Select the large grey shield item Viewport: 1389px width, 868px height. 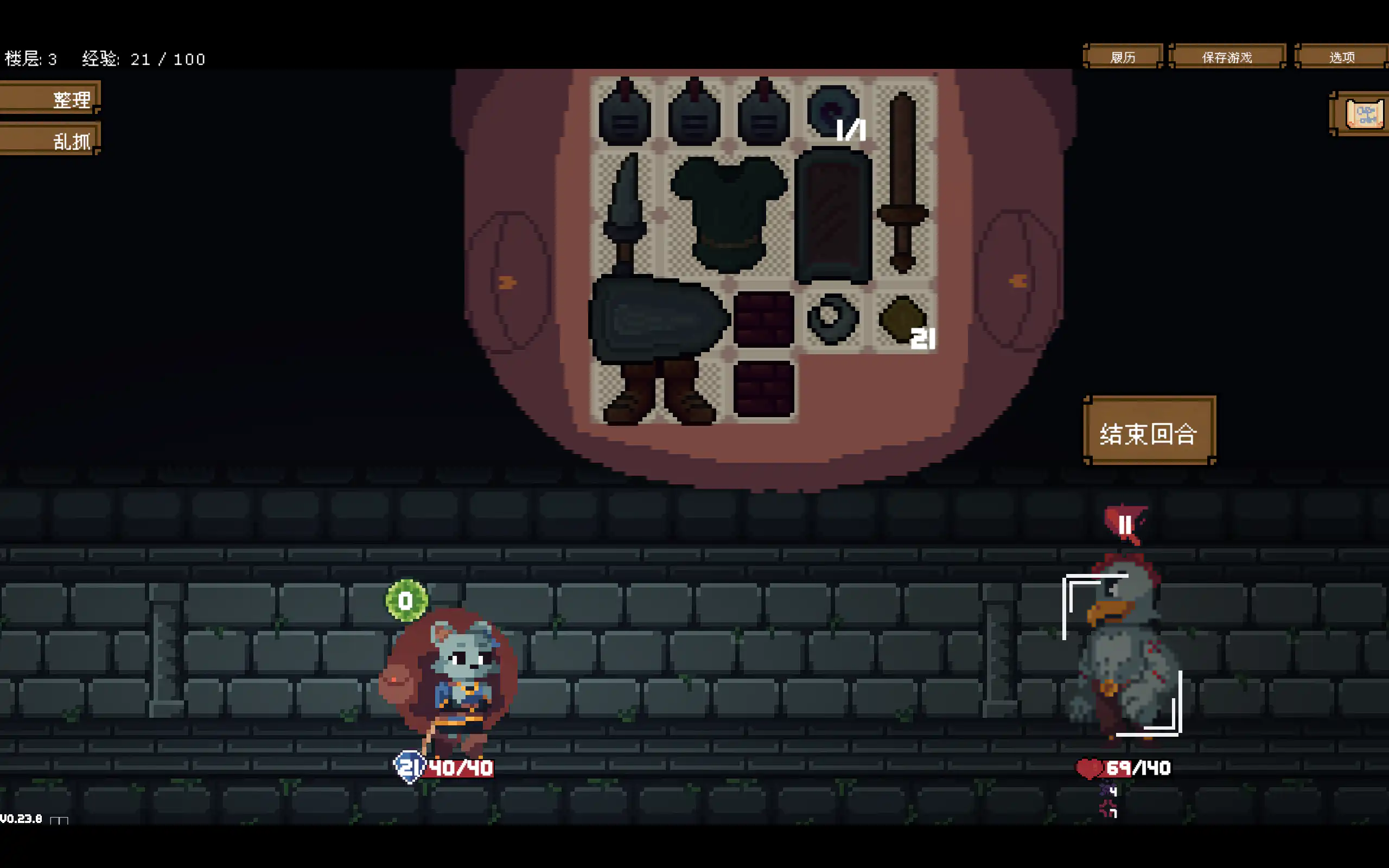tap(657, 318)
